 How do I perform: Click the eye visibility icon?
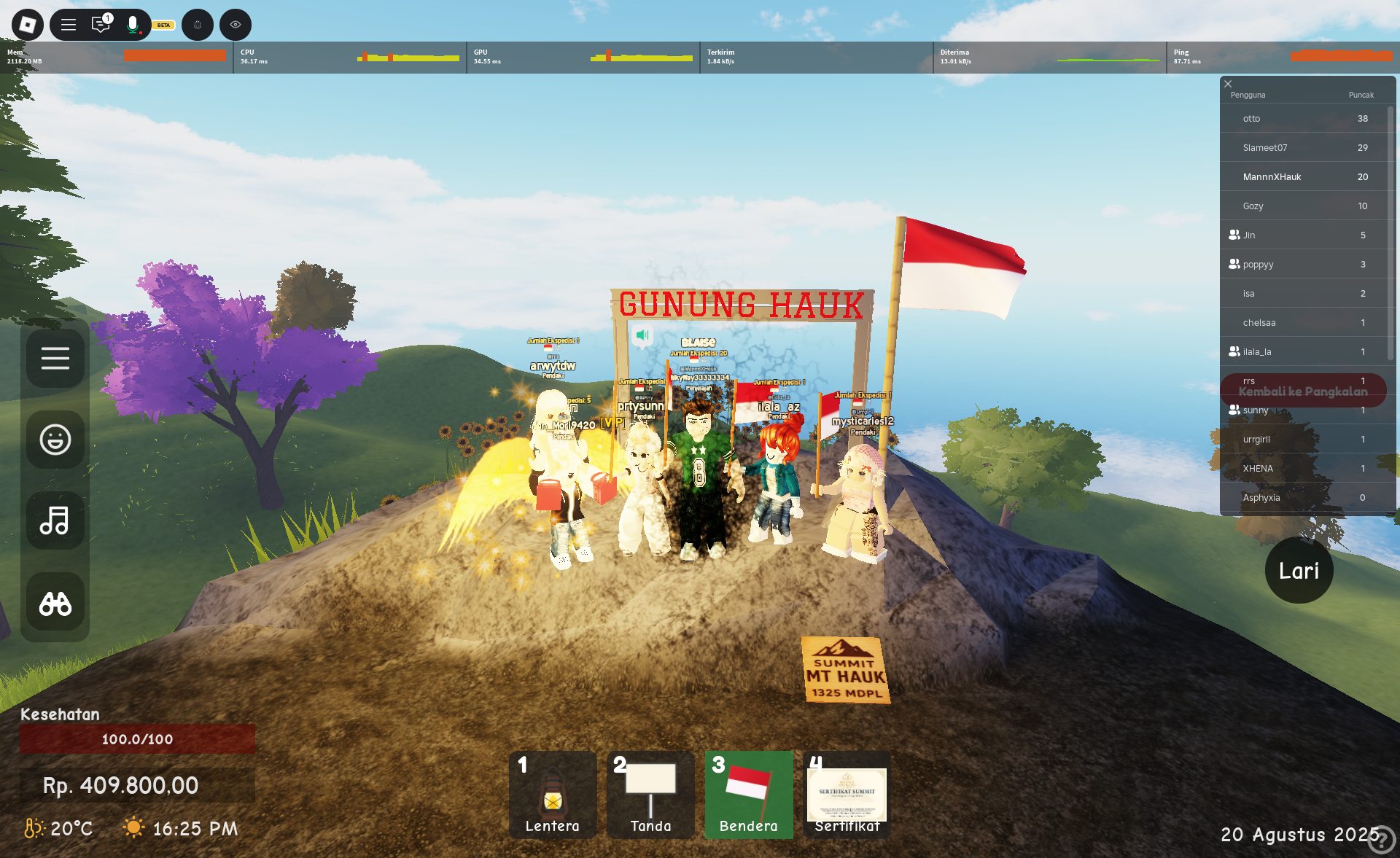[236, 25]
